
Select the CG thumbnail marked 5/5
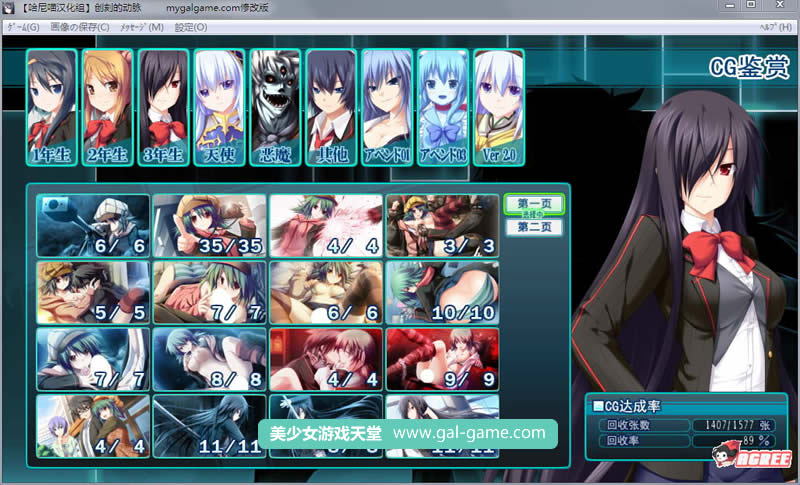point(93,292)
